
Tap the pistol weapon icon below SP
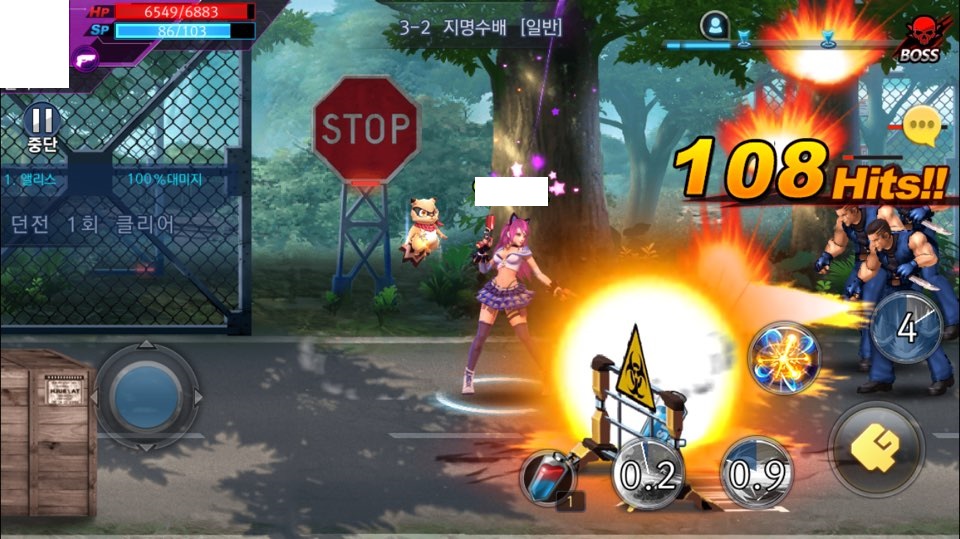click(84, 60)
